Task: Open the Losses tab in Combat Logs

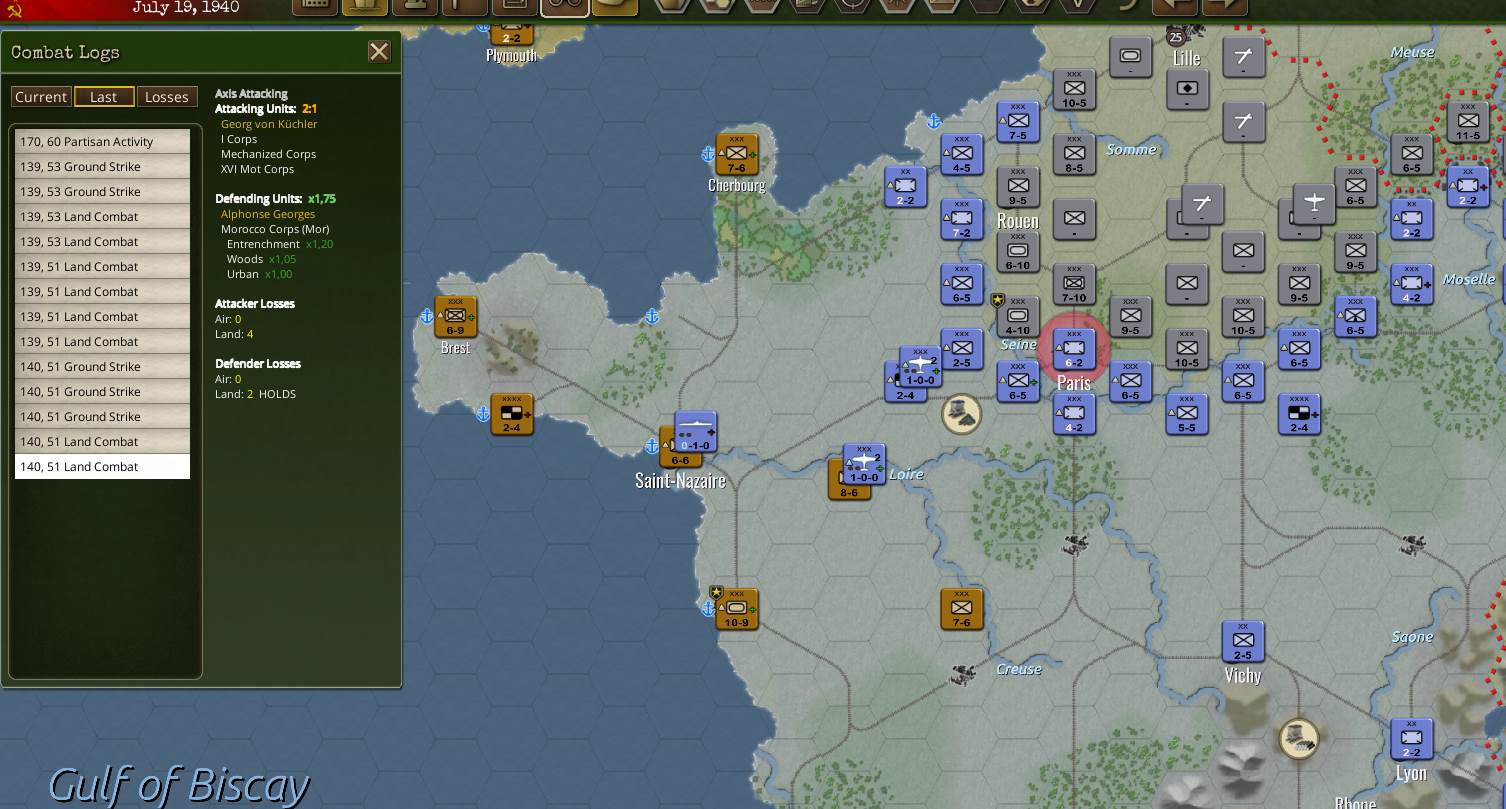Action: pyautogui.click(x=166, y=96)
